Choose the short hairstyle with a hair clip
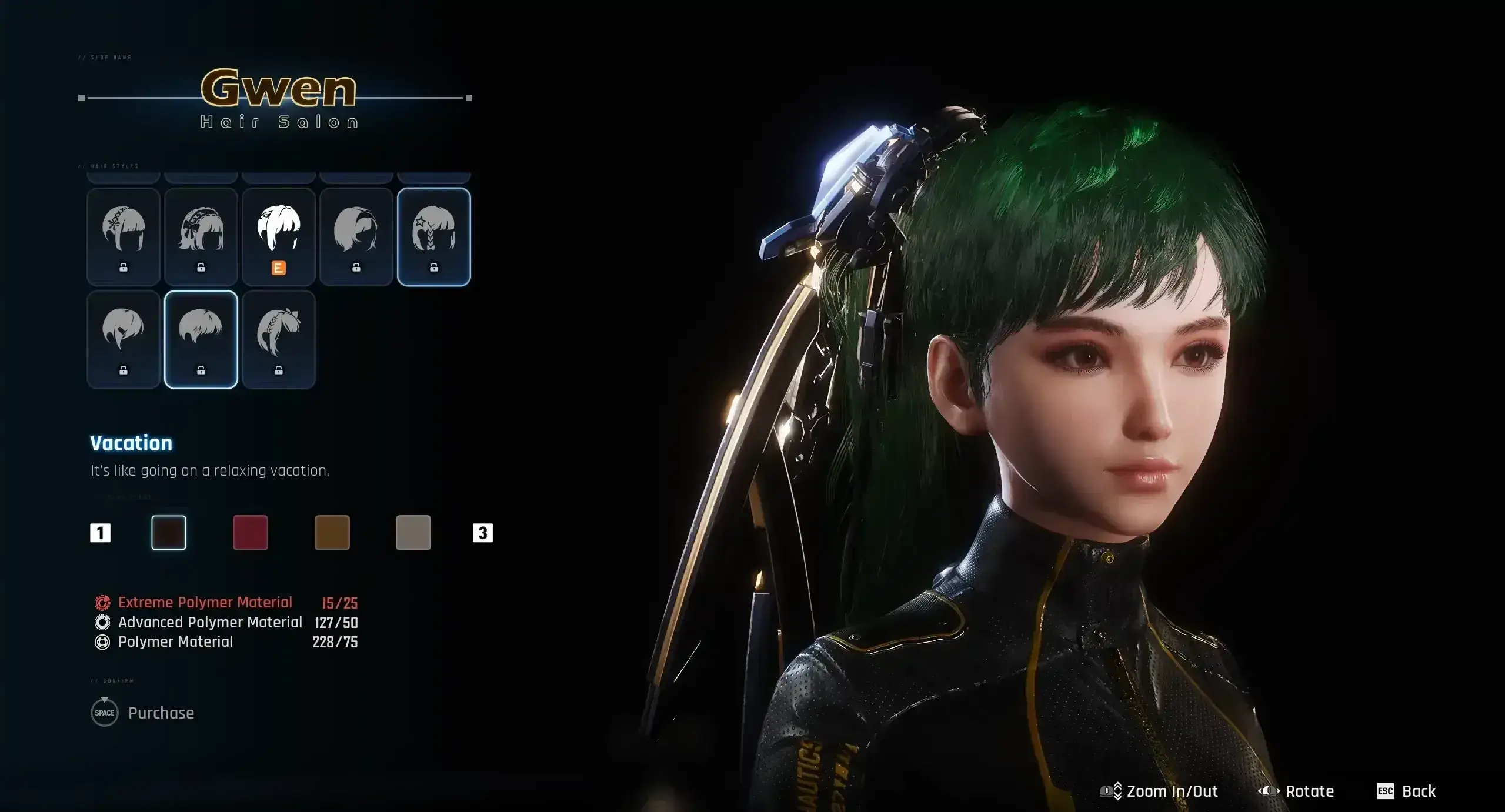This screenshot has width=1505, height=812. pyautogui.click(x=123, y=339)
